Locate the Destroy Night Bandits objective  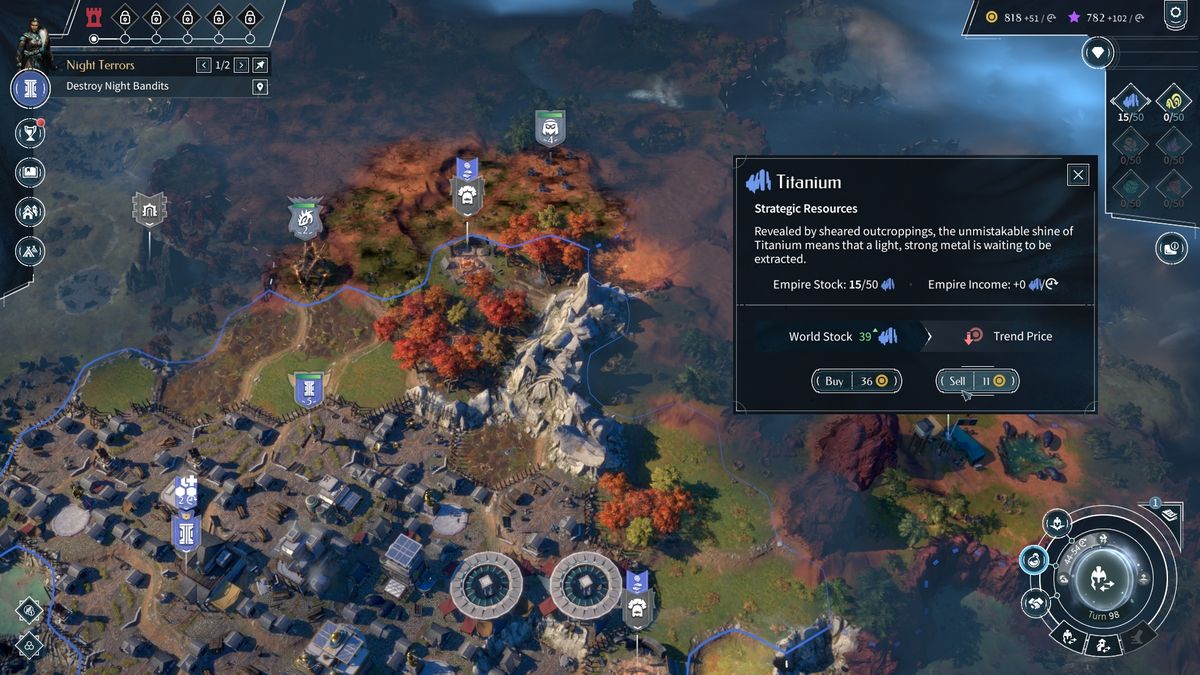coord(260,87)
